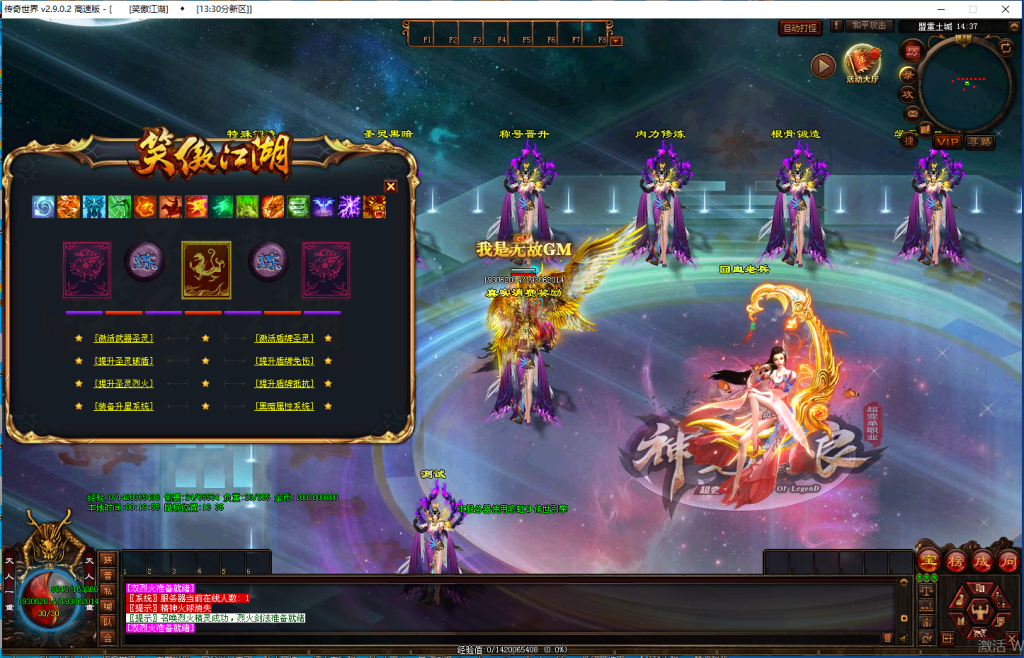Select the blue swirl skill icon
The image size is (1024, 658).
click(43, 207)
